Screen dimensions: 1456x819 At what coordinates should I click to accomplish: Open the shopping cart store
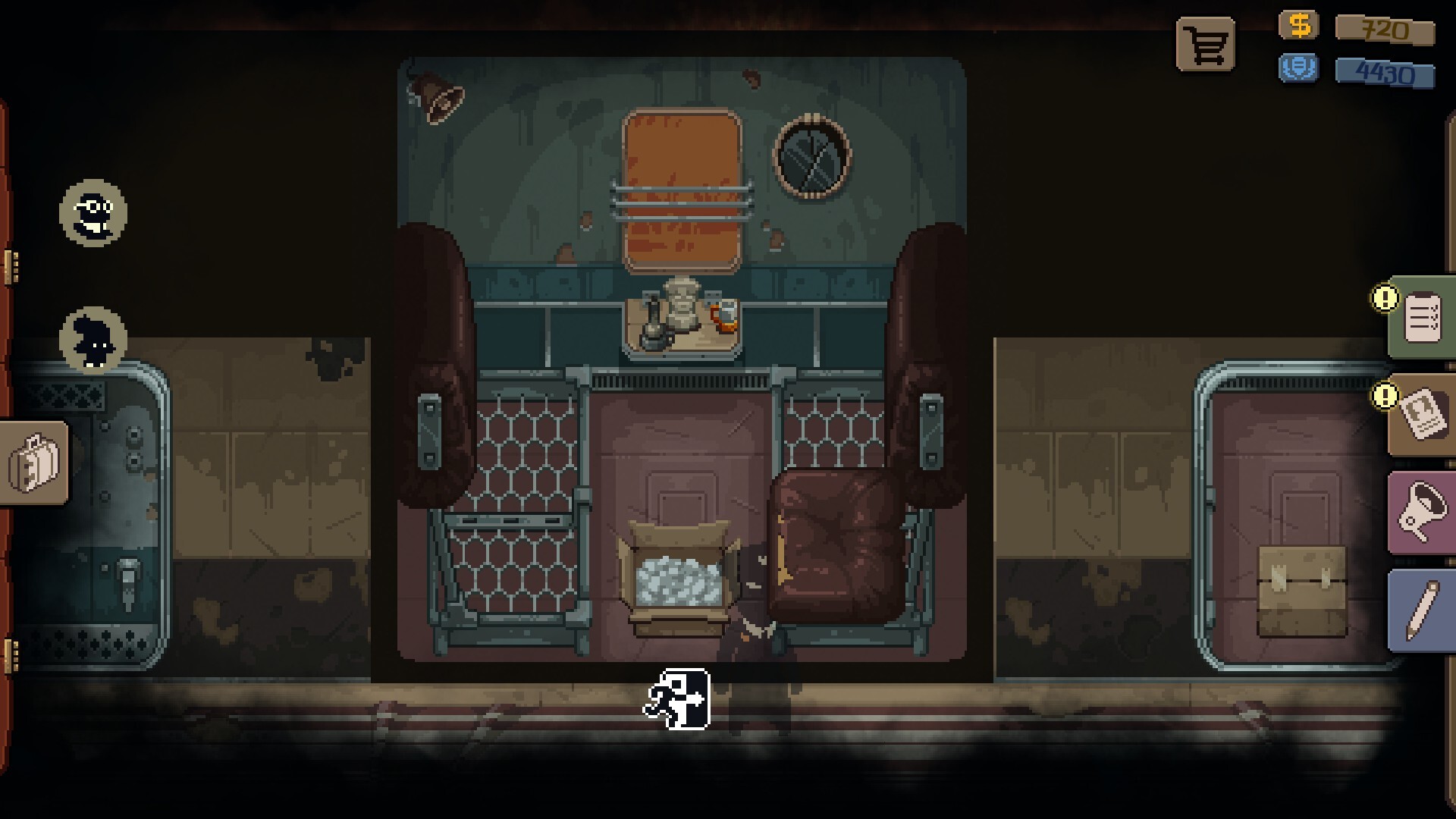[x=1205, y=45]
